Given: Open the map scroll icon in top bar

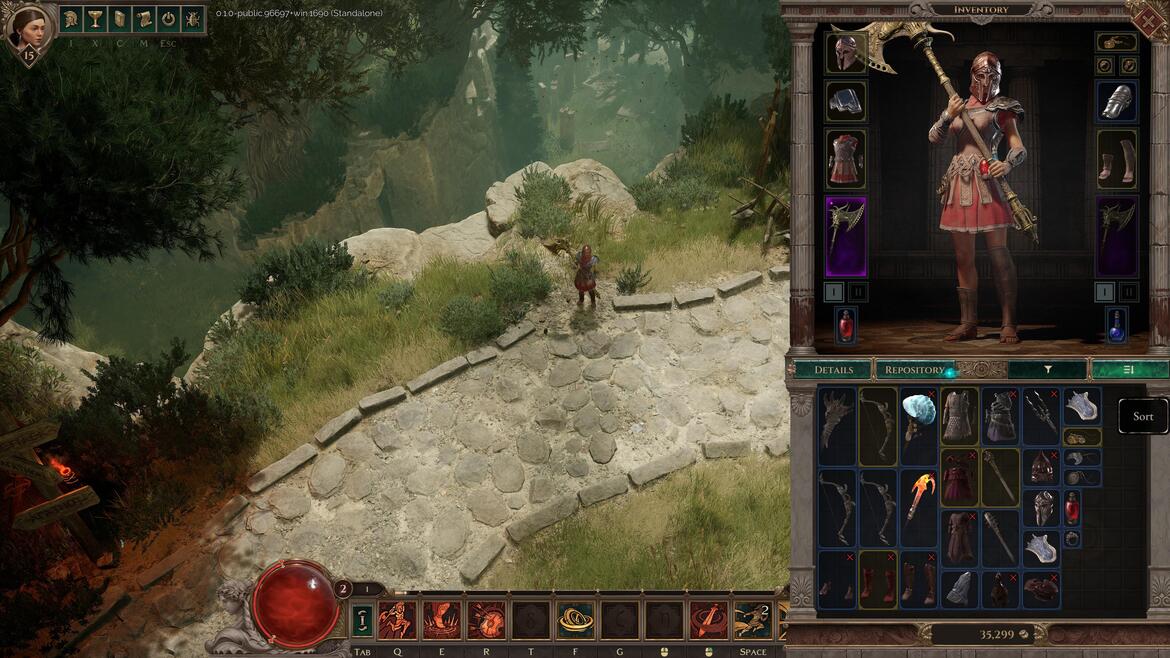Looking at the screenshot, I should [x=144, y=19].
